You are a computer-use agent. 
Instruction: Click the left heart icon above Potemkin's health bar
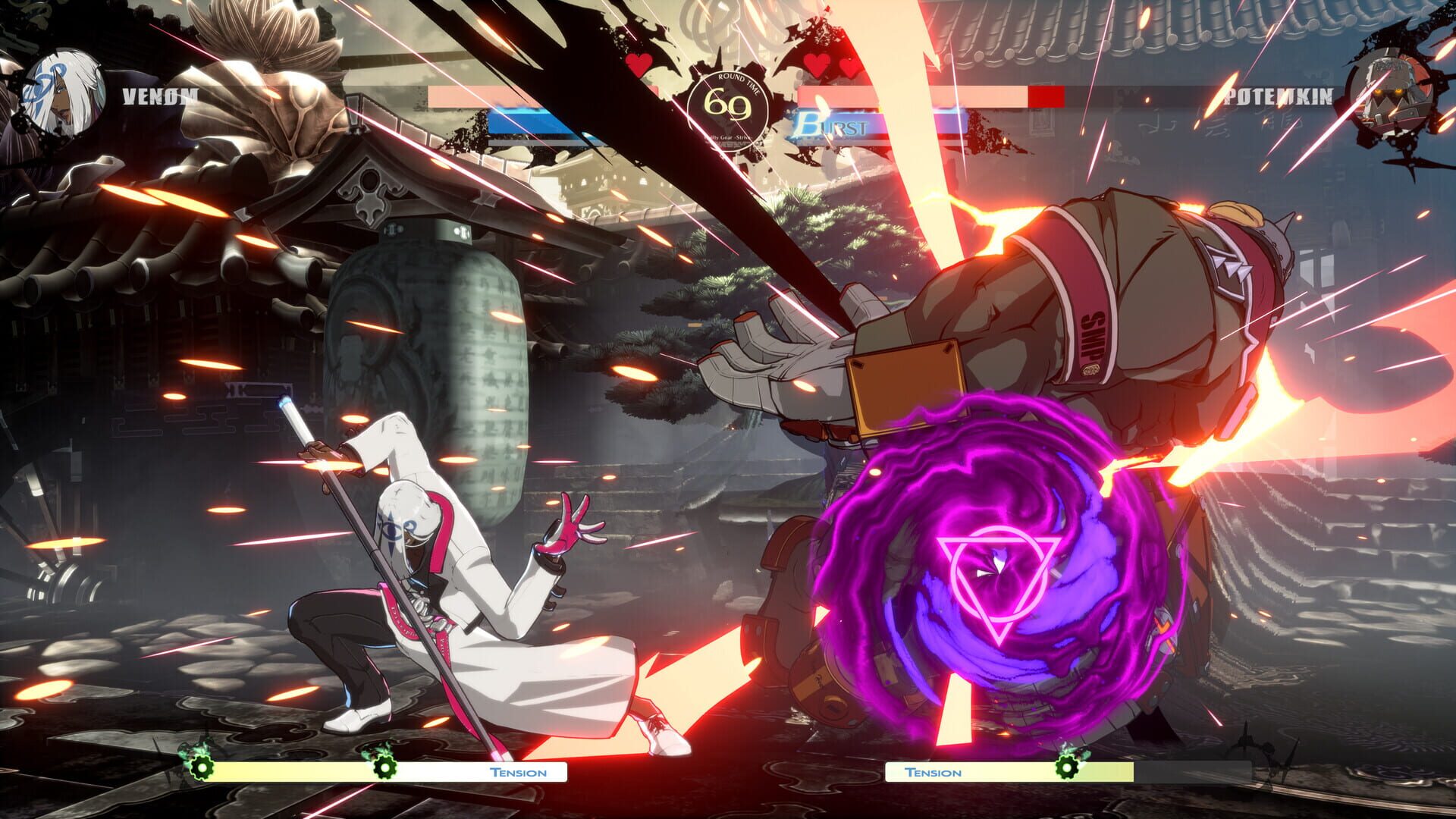tap(817, 67)
